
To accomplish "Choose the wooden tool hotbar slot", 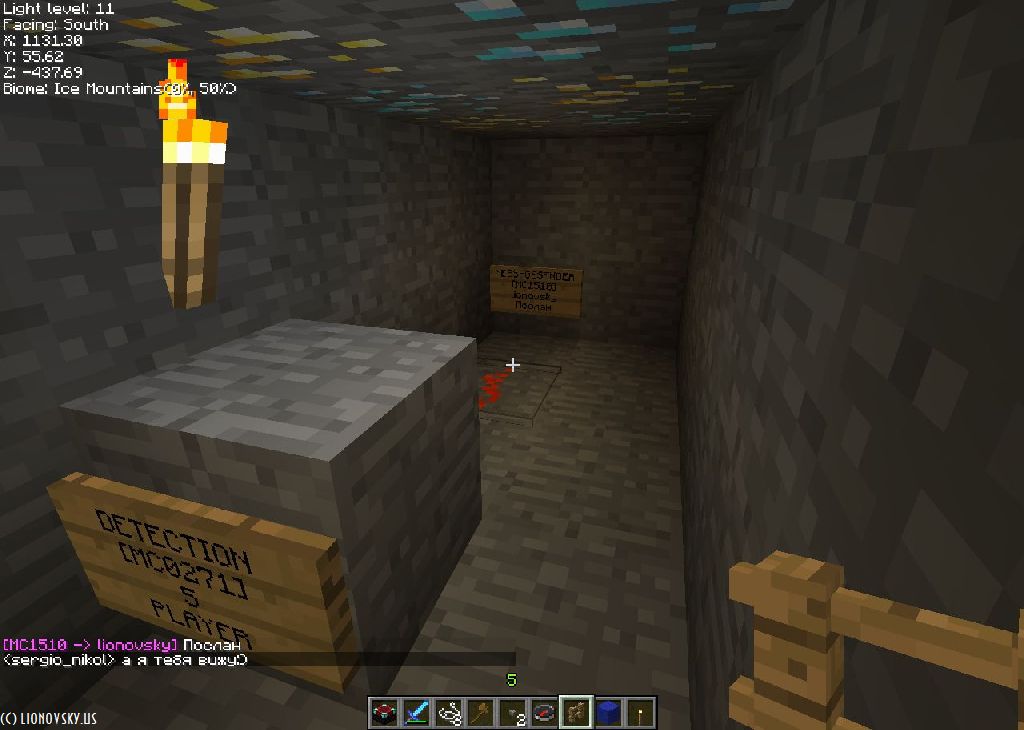I will [x=480, y=713].
